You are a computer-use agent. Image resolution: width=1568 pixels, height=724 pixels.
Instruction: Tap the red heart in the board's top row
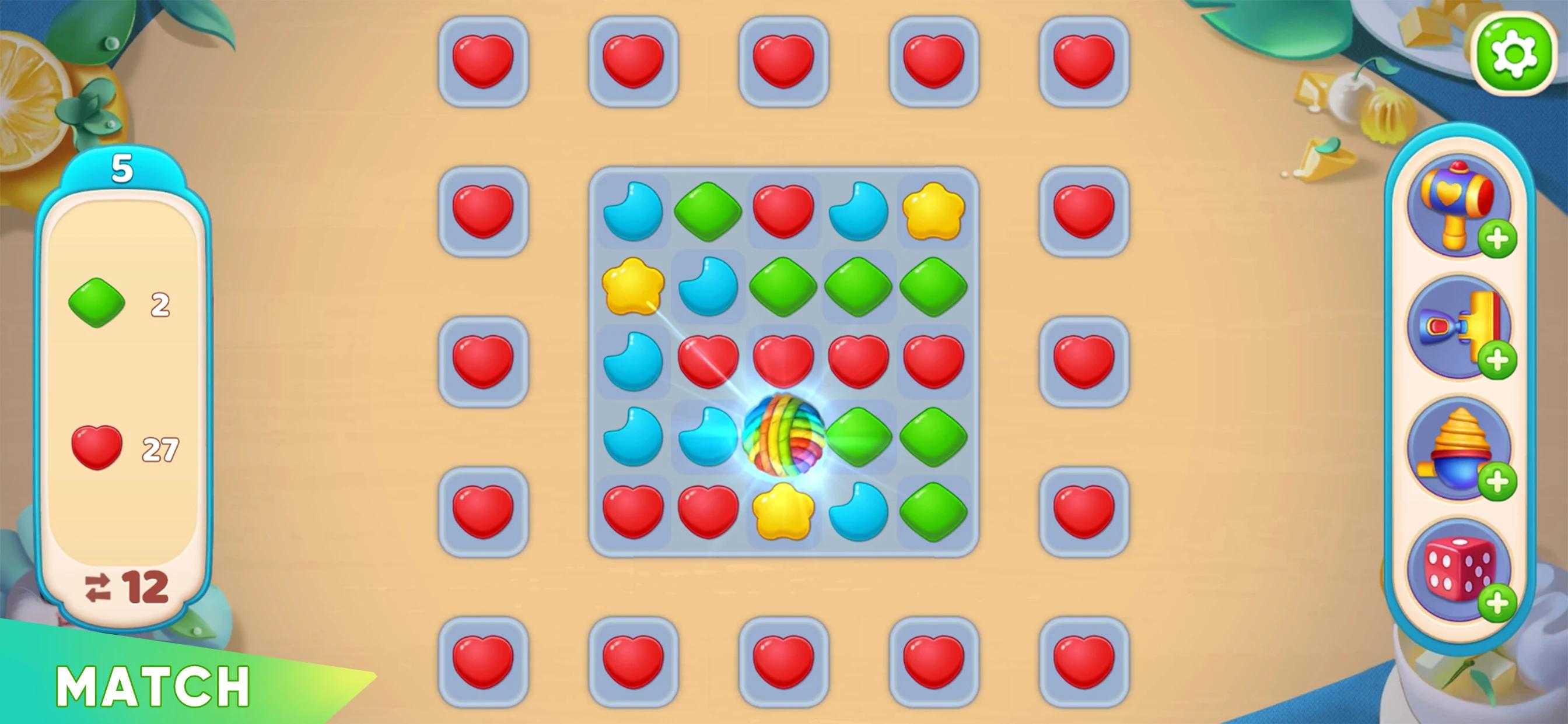click(x=783, y=210)
